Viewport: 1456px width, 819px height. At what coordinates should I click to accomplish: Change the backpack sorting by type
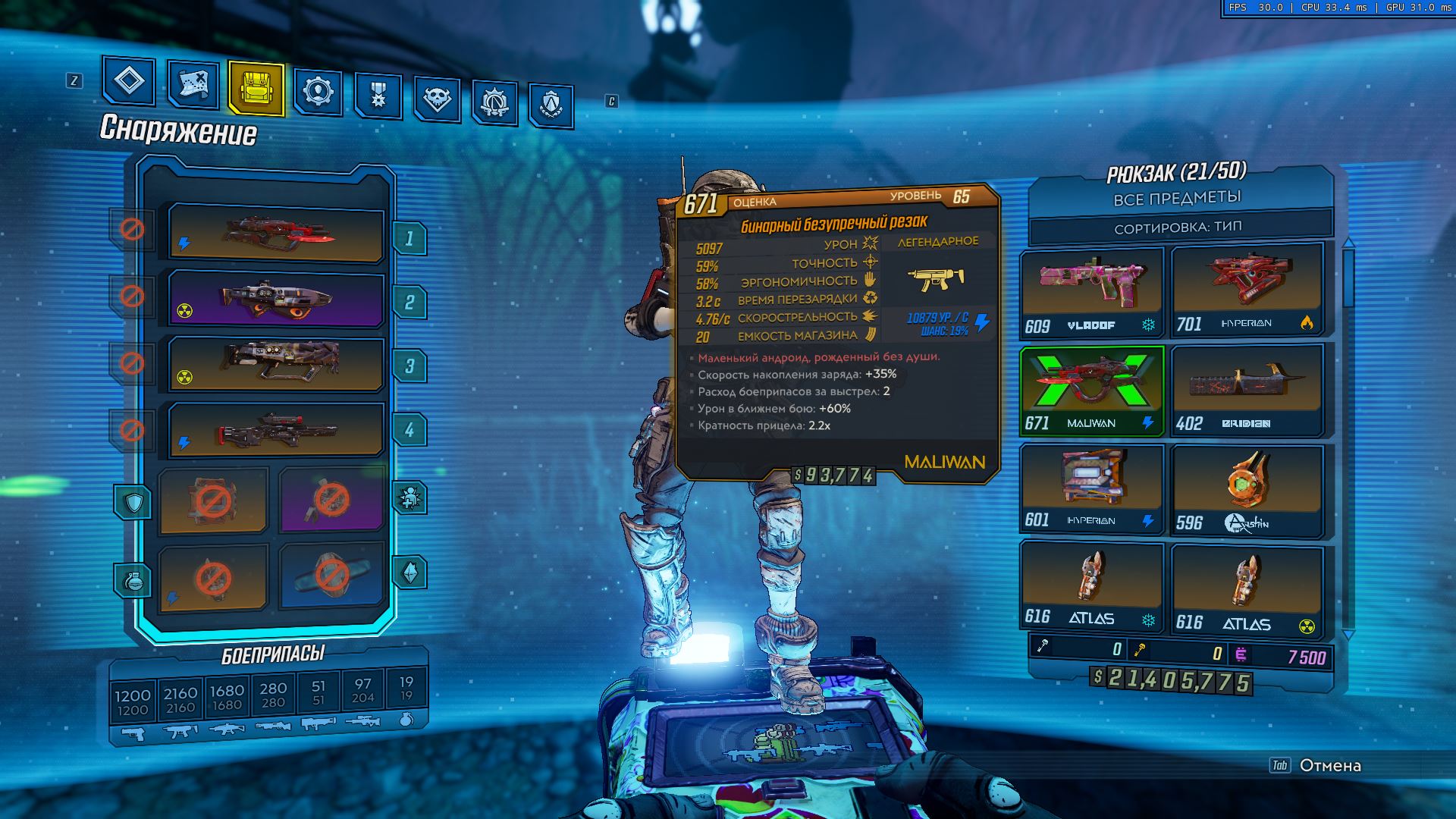1178,227
